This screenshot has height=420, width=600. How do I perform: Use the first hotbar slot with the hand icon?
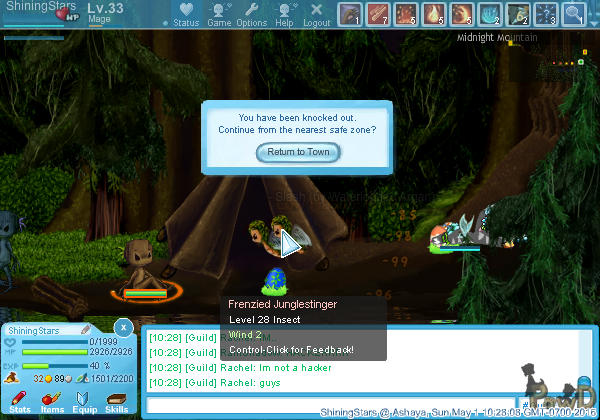[x=349, y=14]
